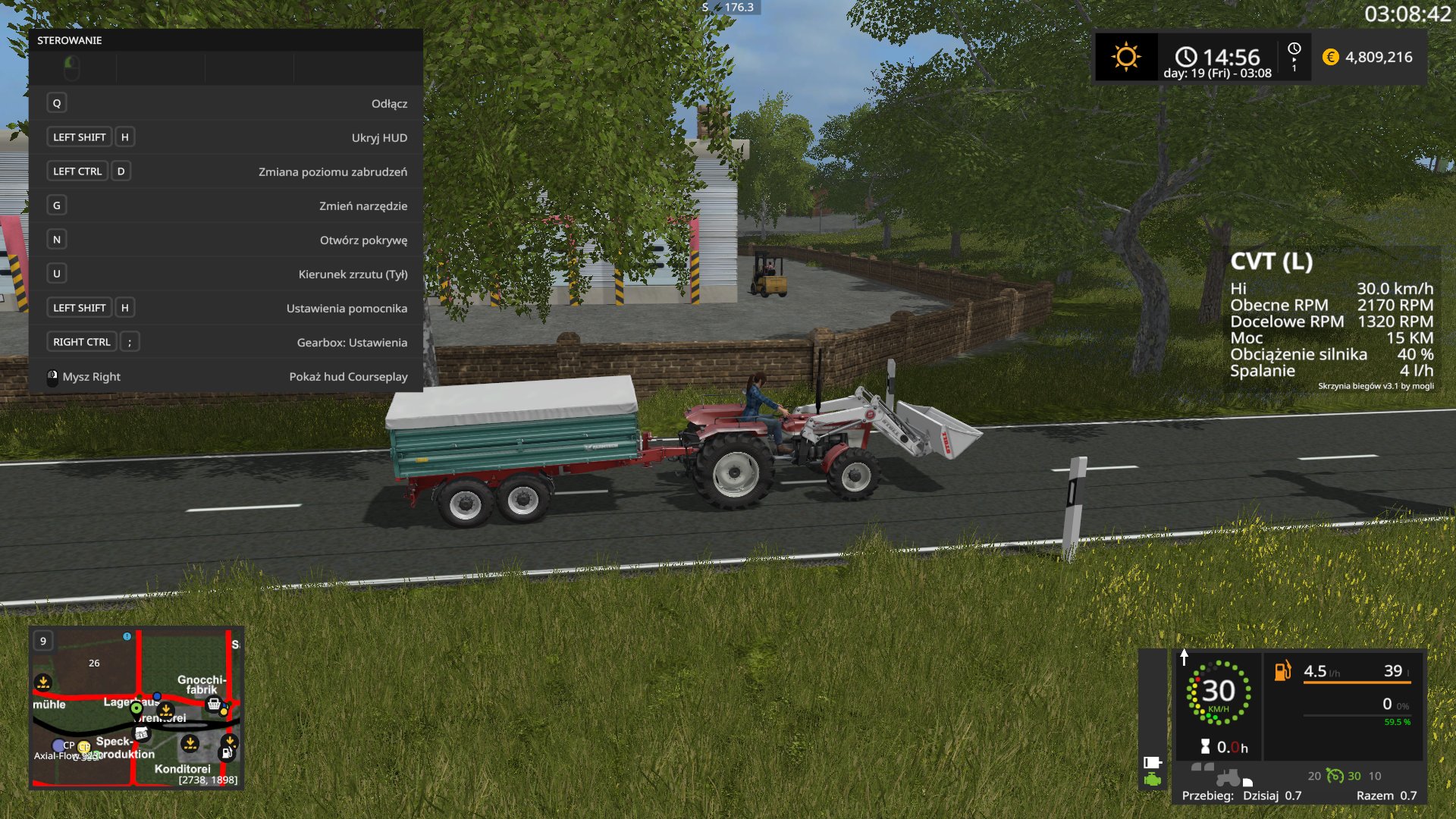The width and height of the screenshot is (1456, 819).
Task: Click the euro coin money icon
Action: pyautogui.click(x=1330, y=57)
